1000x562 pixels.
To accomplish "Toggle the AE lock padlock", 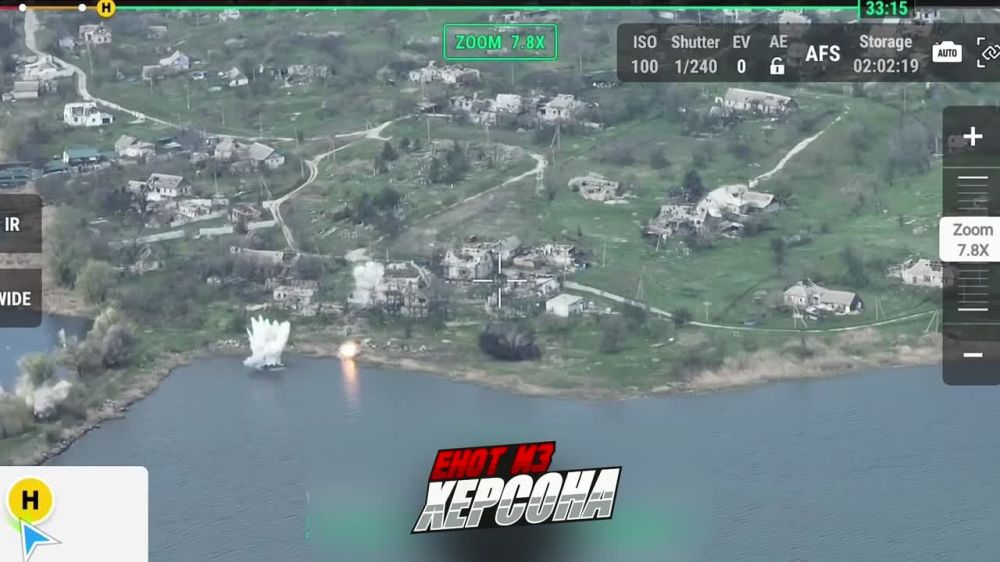I will pos(777,67).
